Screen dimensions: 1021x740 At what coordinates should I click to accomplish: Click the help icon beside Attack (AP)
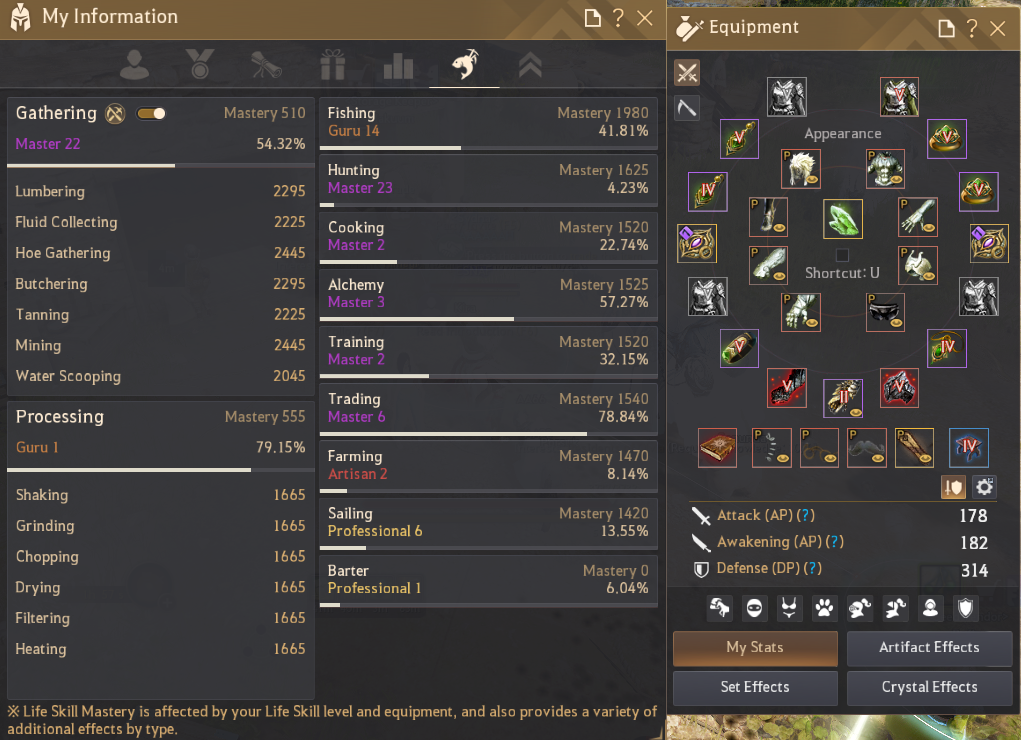806,516
